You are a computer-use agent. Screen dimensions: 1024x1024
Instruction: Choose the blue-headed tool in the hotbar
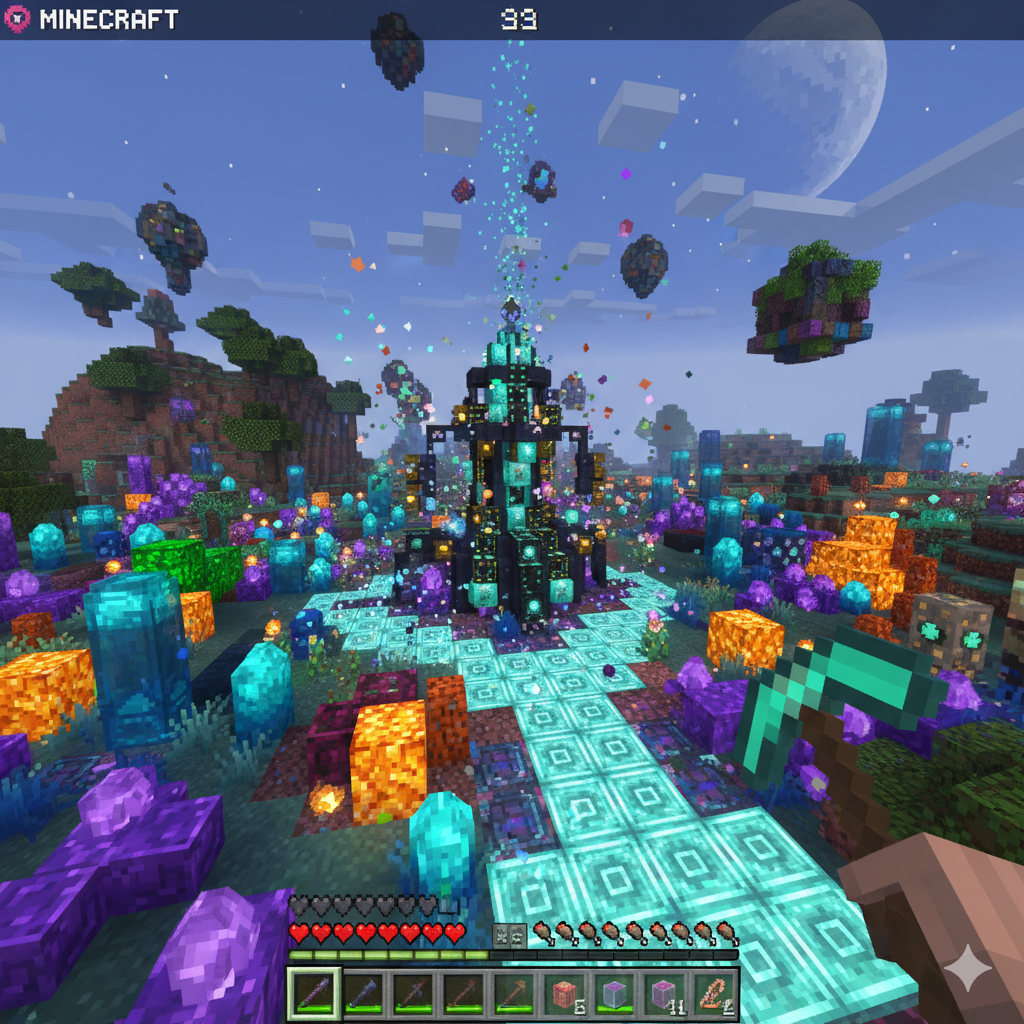pos(363,994)
